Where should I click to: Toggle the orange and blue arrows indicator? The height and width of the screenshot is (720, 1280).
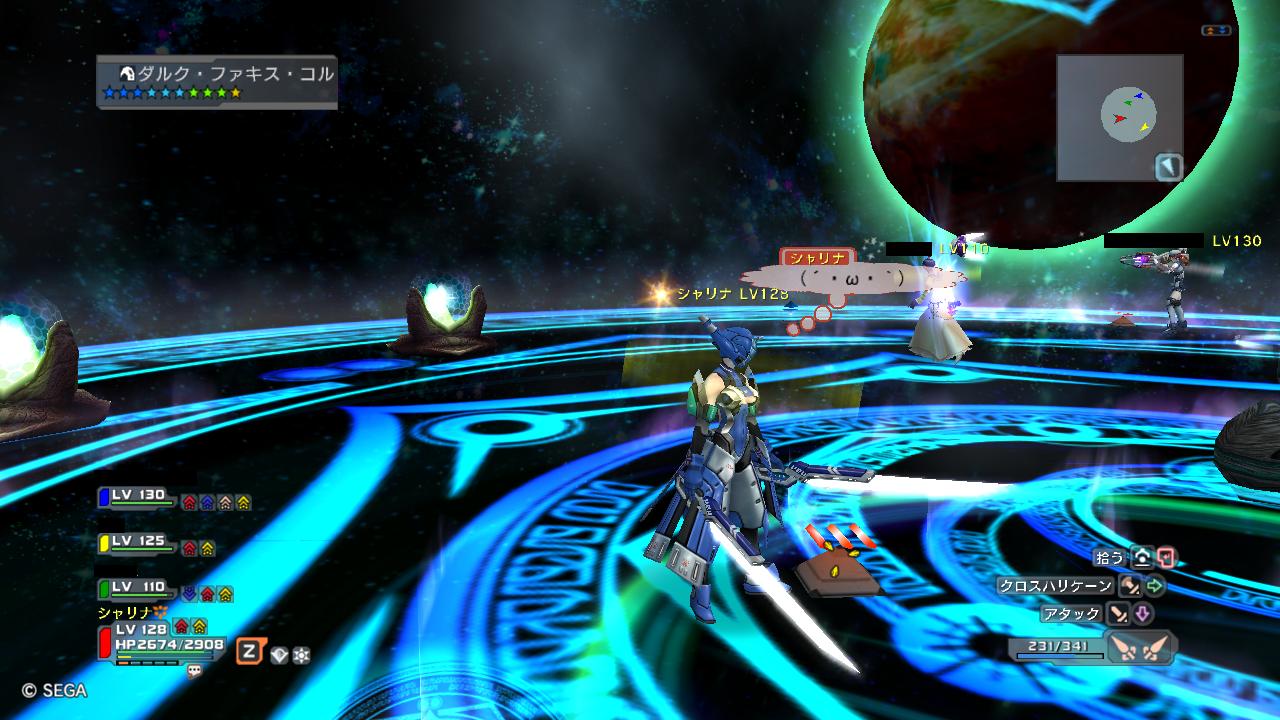1215,31
